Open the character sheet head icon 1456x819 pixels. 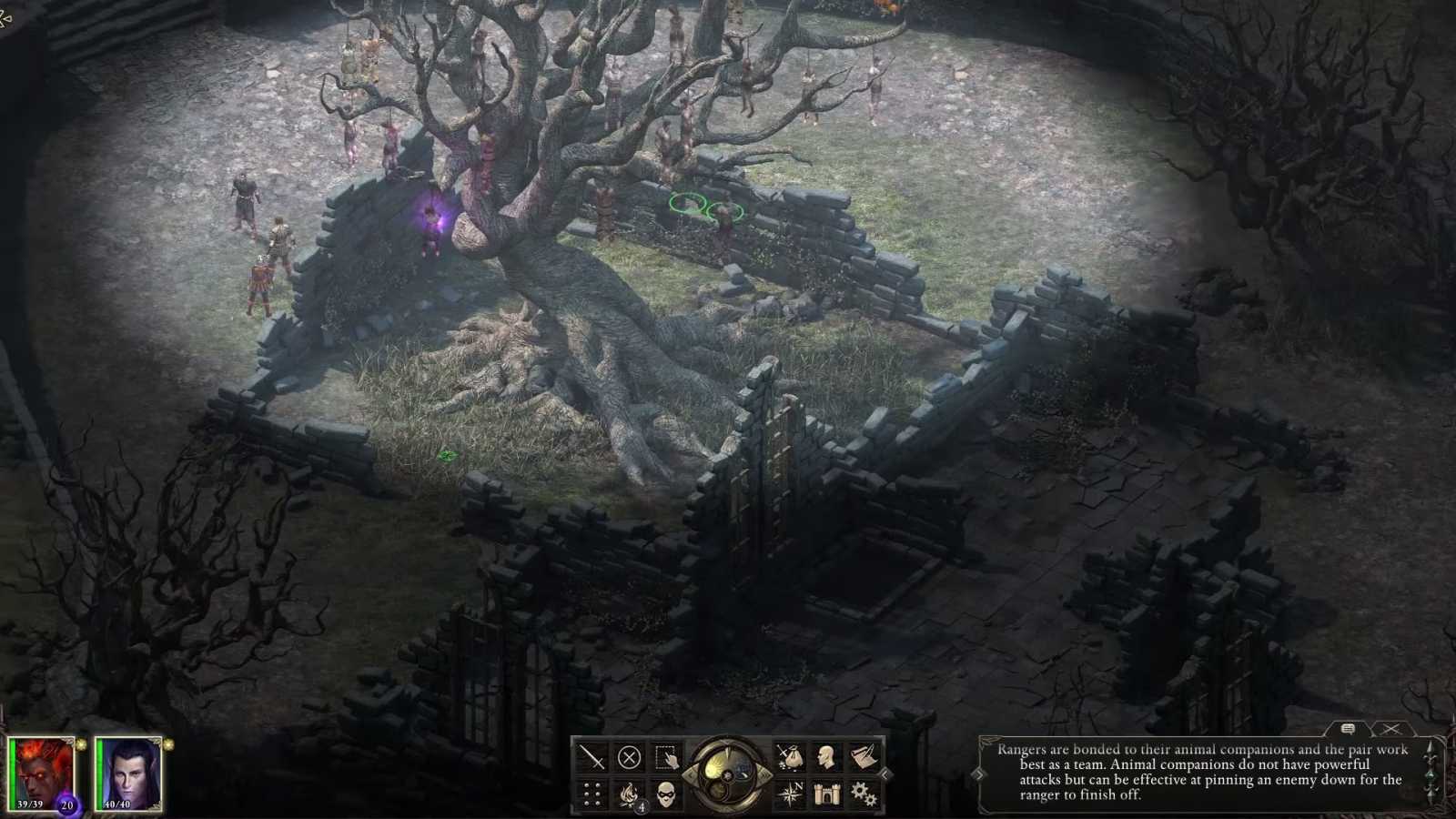[x=824, y=754]
